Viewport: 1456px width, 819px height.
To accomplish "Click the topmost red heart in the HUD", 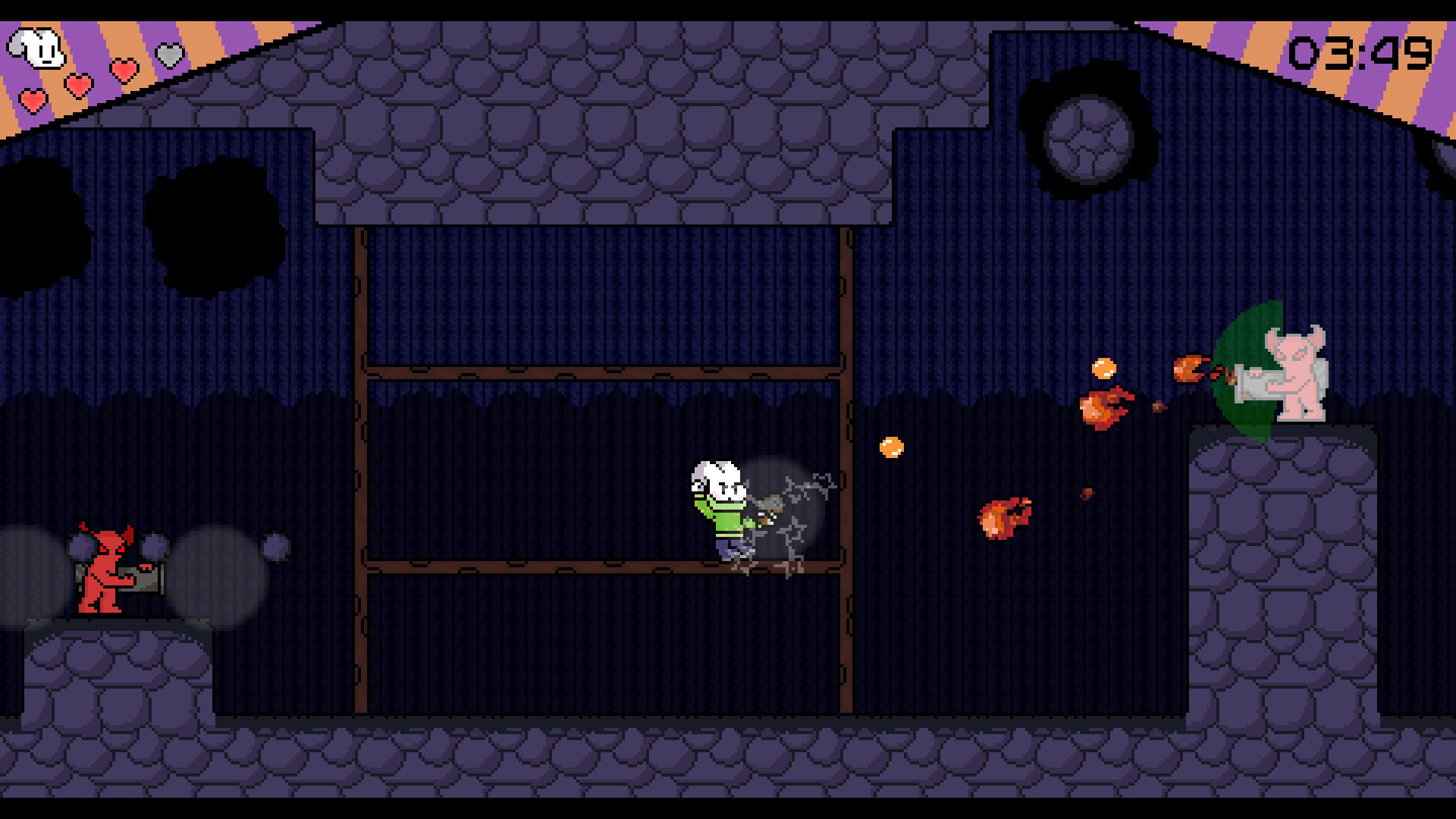I will [124, 71].
